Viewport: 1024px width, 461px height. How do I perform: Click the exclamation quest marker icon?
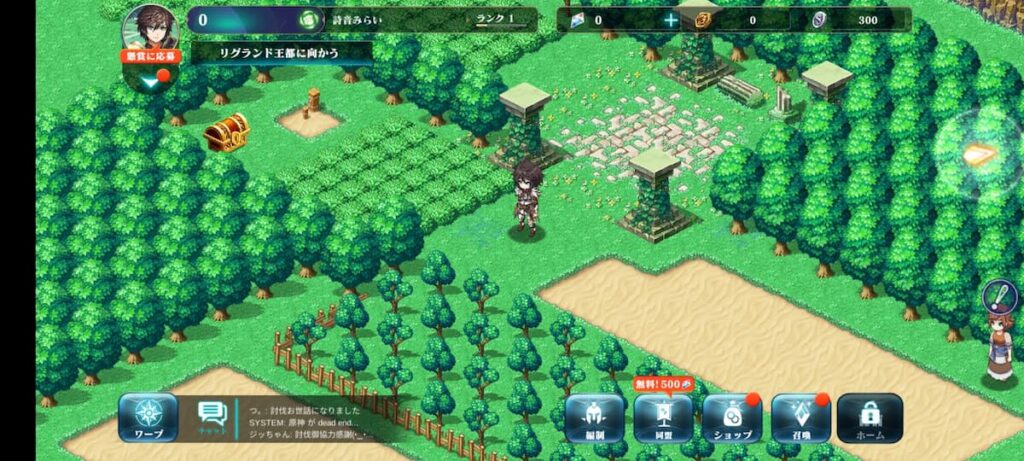coord(999,295)
